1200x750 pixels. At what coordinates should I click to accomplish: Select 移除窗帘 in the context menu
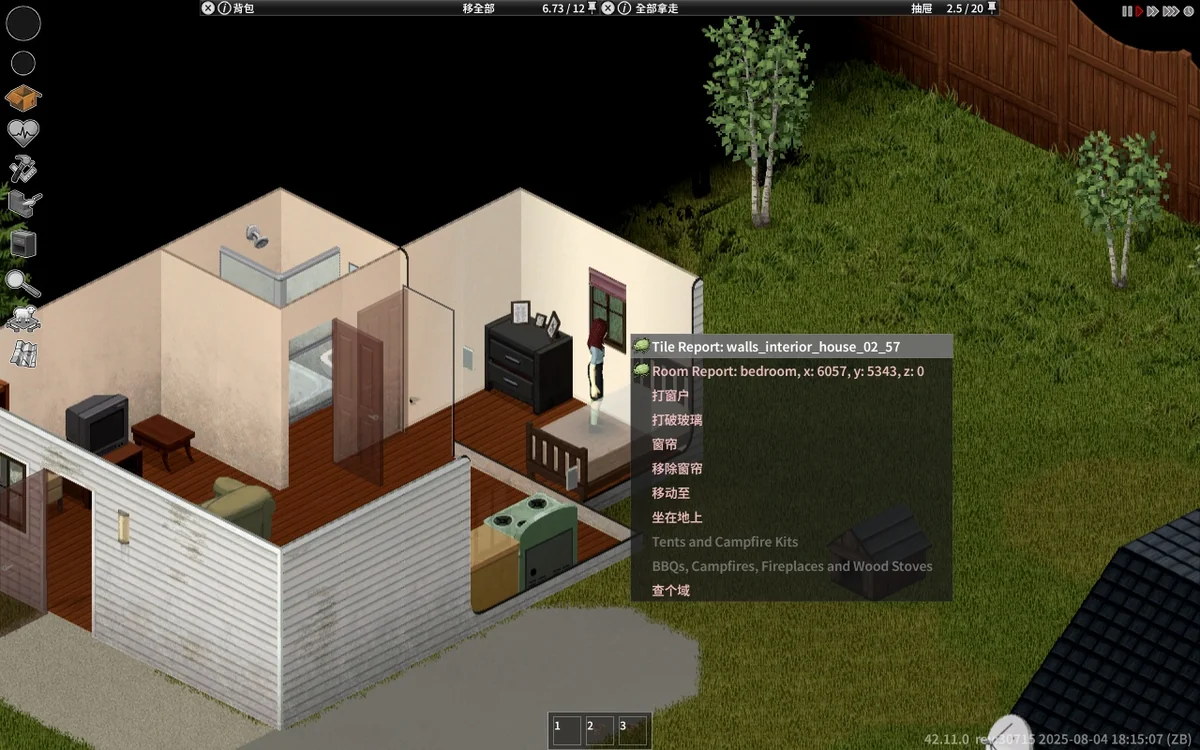[x=677, y=468]
